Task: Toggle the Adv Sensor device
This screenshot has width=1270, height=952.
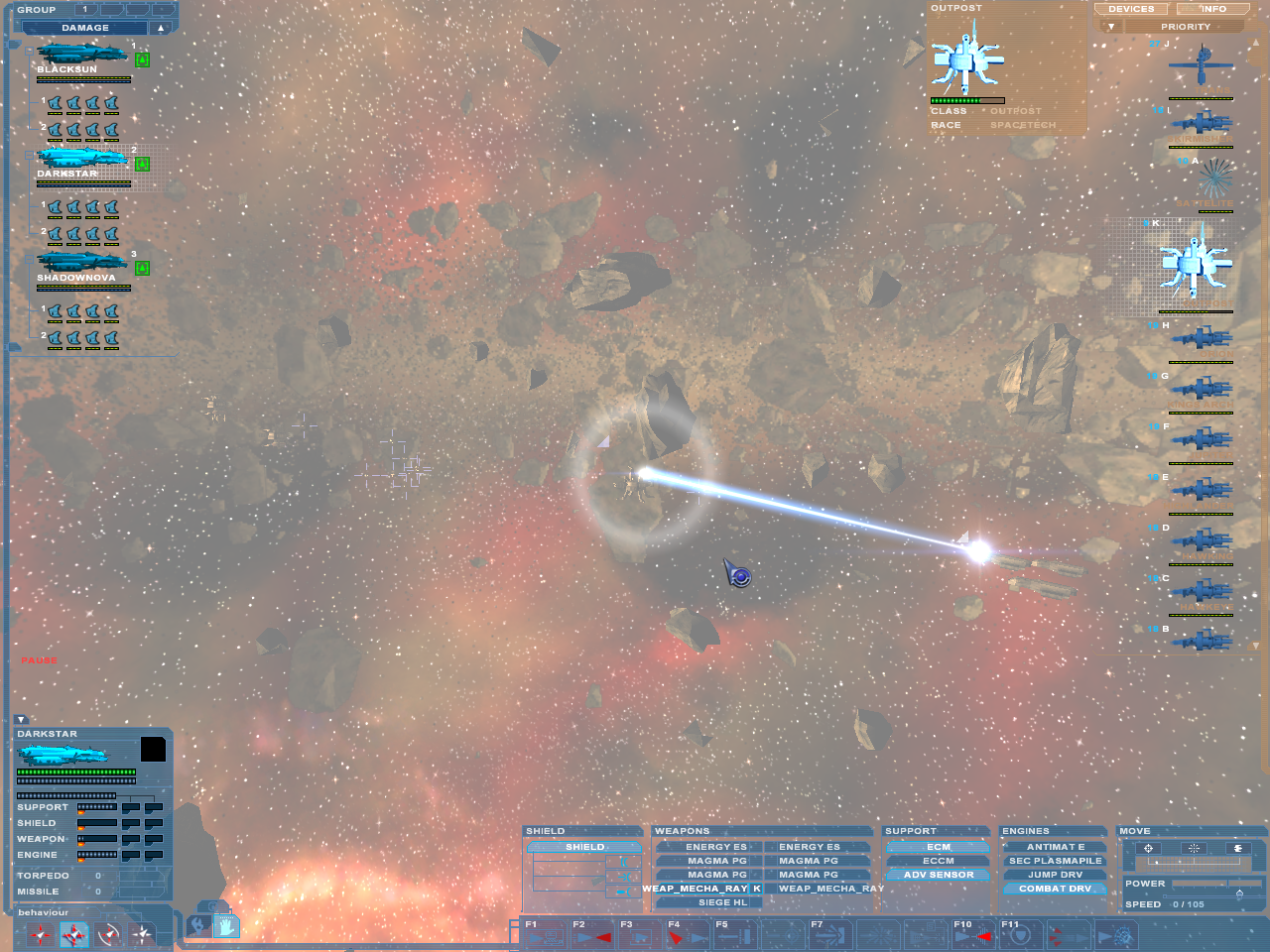Action: click(939, 875)
